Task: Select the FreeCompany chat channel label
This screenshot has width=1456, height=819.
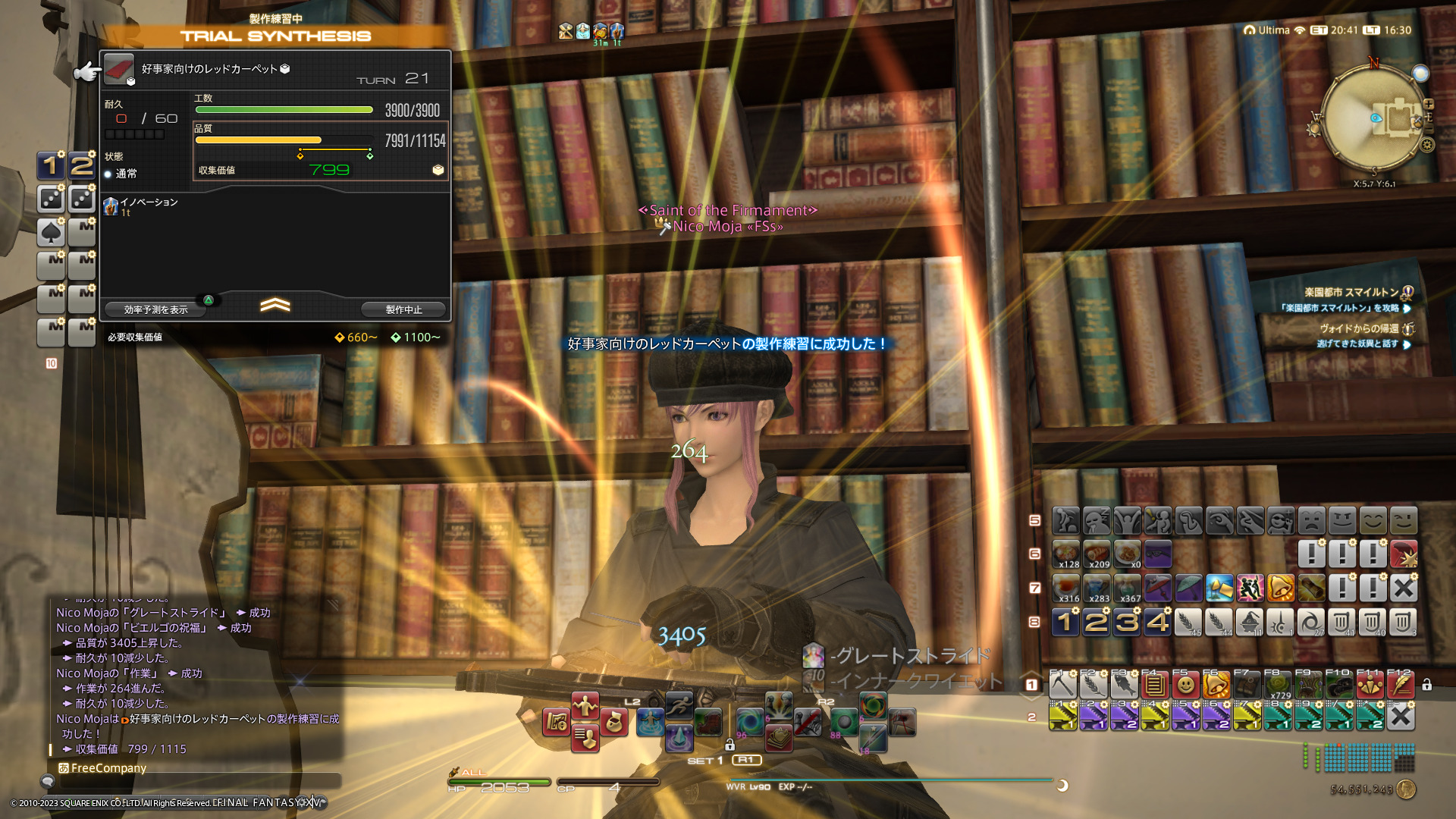Action: point(108,768)
